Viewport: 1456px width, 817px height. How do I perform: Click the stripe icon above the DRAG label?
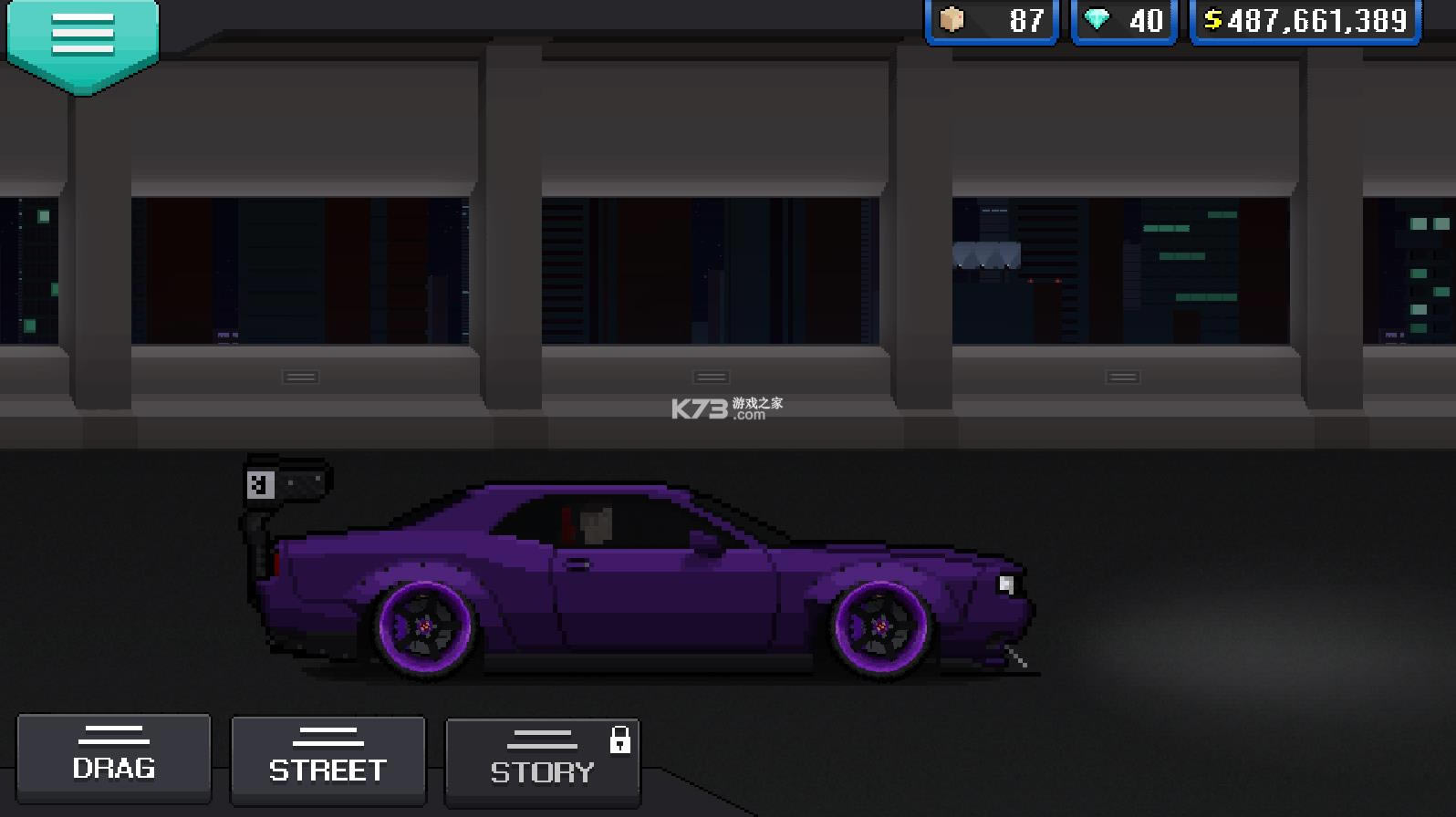coord(113,734)
